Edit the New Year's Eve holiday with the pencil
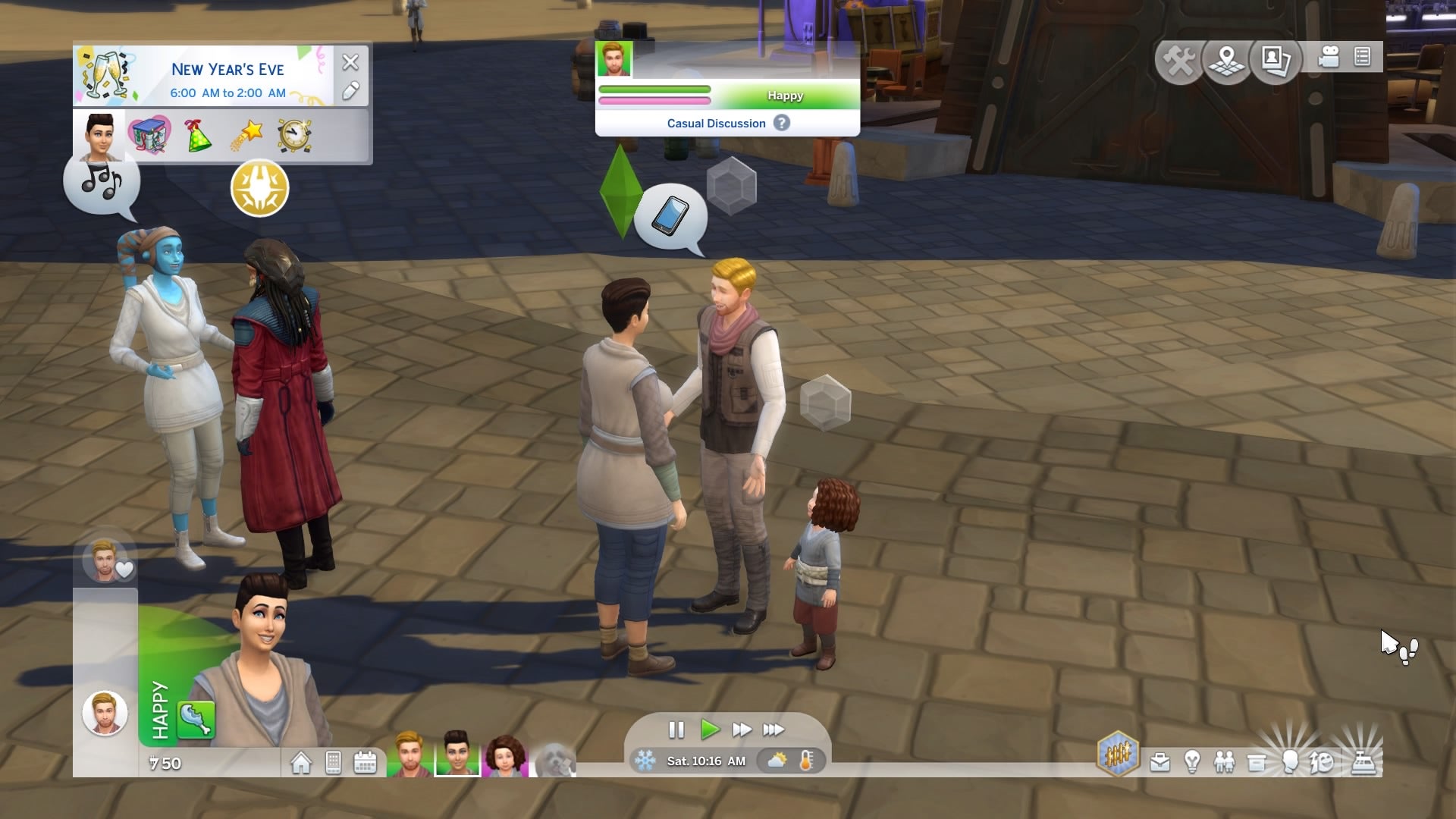Screen dimensions: 1456x819 350,92
